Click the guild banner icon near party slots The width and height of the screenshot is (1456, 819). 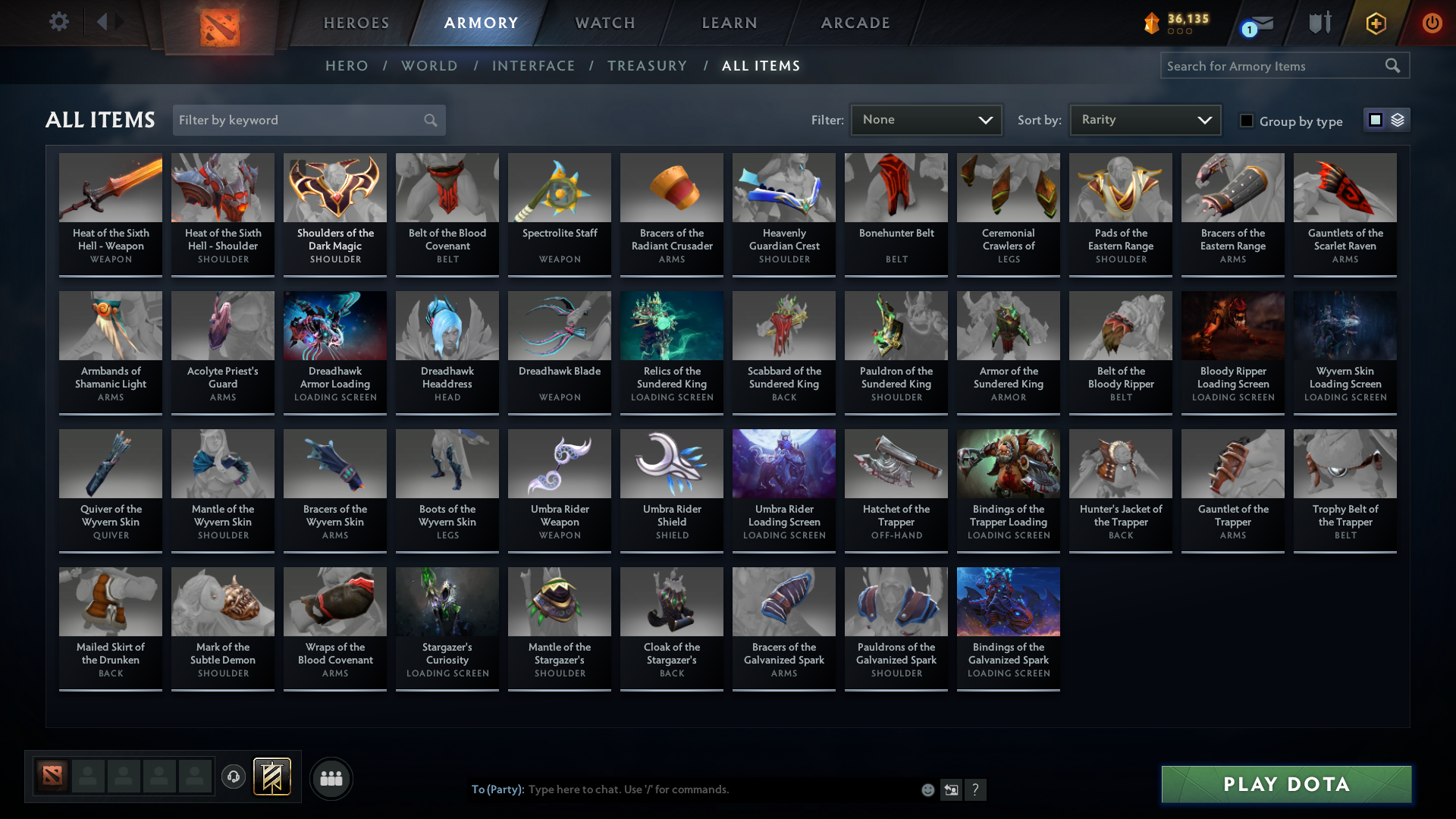click(x=271, y=777)
